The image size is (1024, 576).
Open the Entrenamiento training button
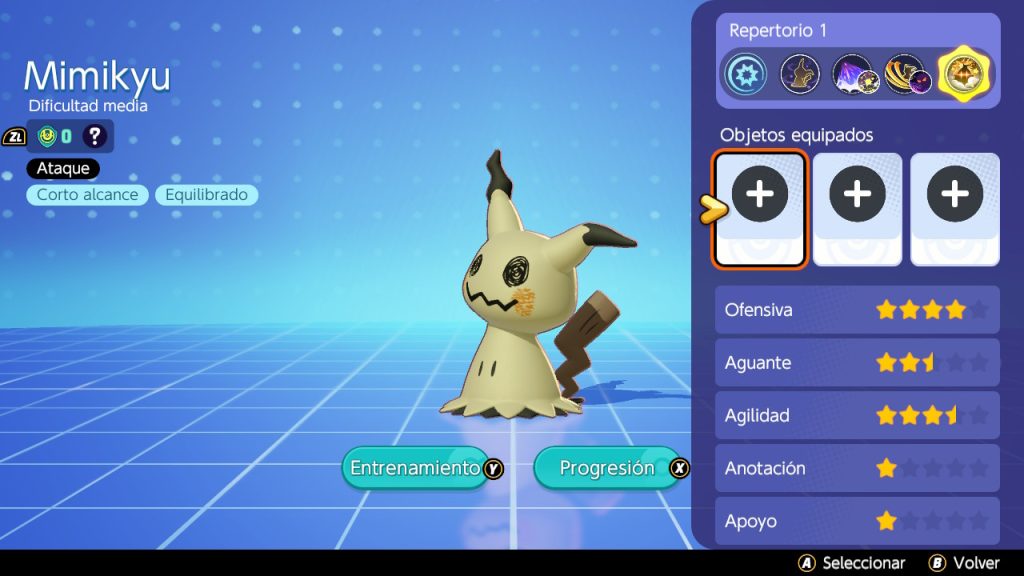pyautogui.click(x=414, y=468)
